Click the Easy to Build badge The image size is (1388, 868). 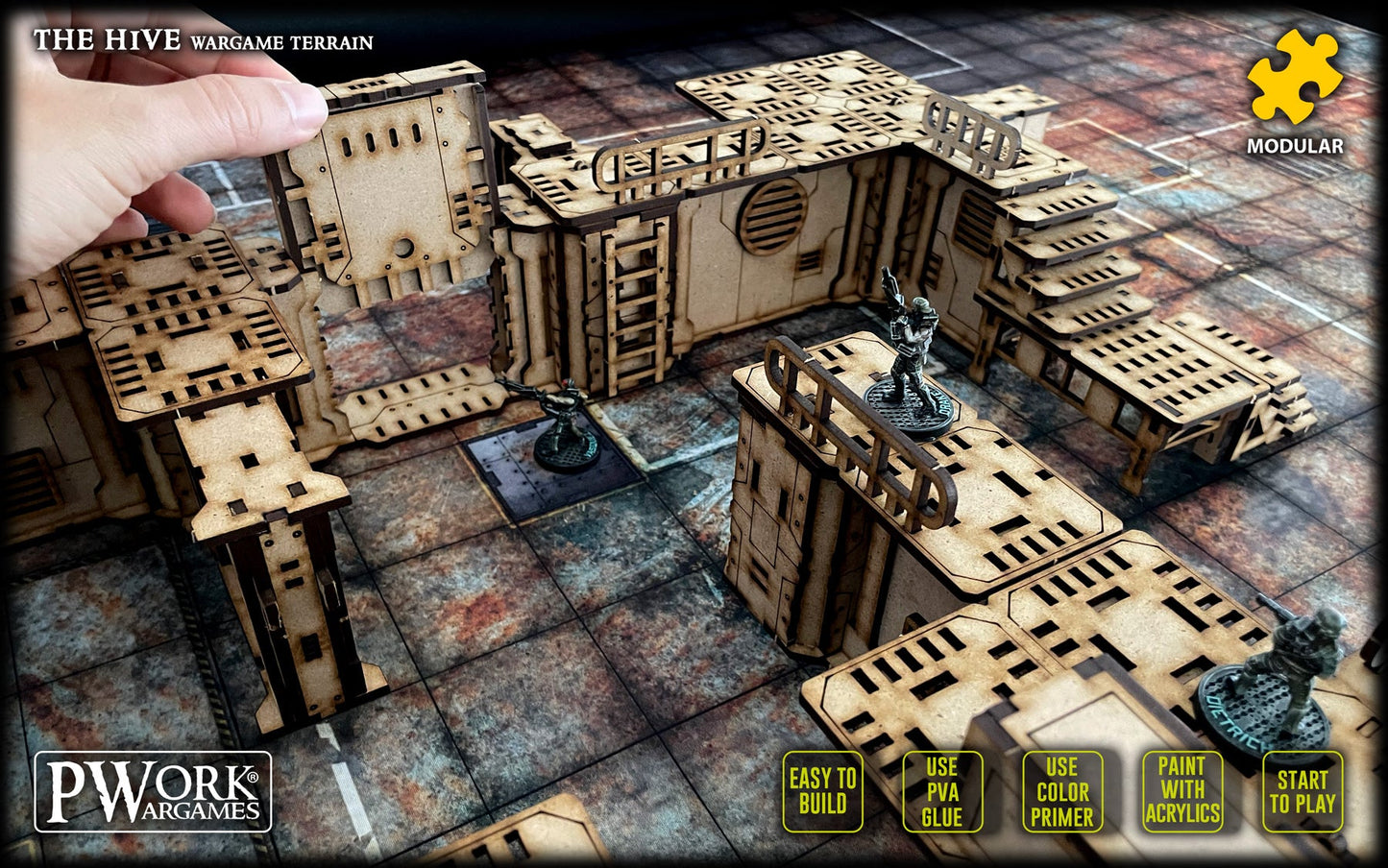pos(822,791)
